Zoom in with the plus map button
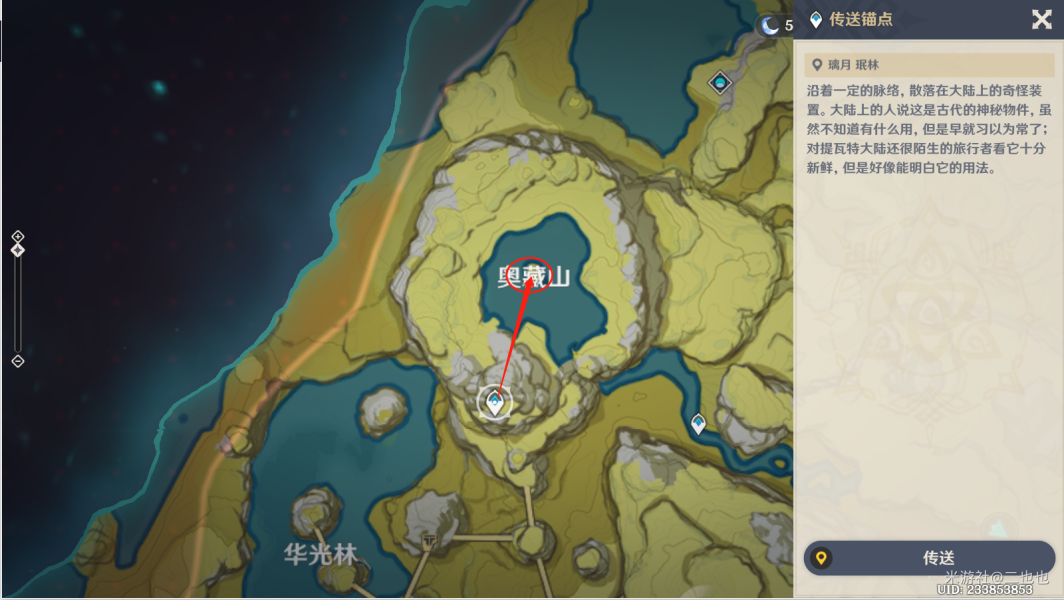The height and width of the screenshot is (600, 1064). pos(17,236)
